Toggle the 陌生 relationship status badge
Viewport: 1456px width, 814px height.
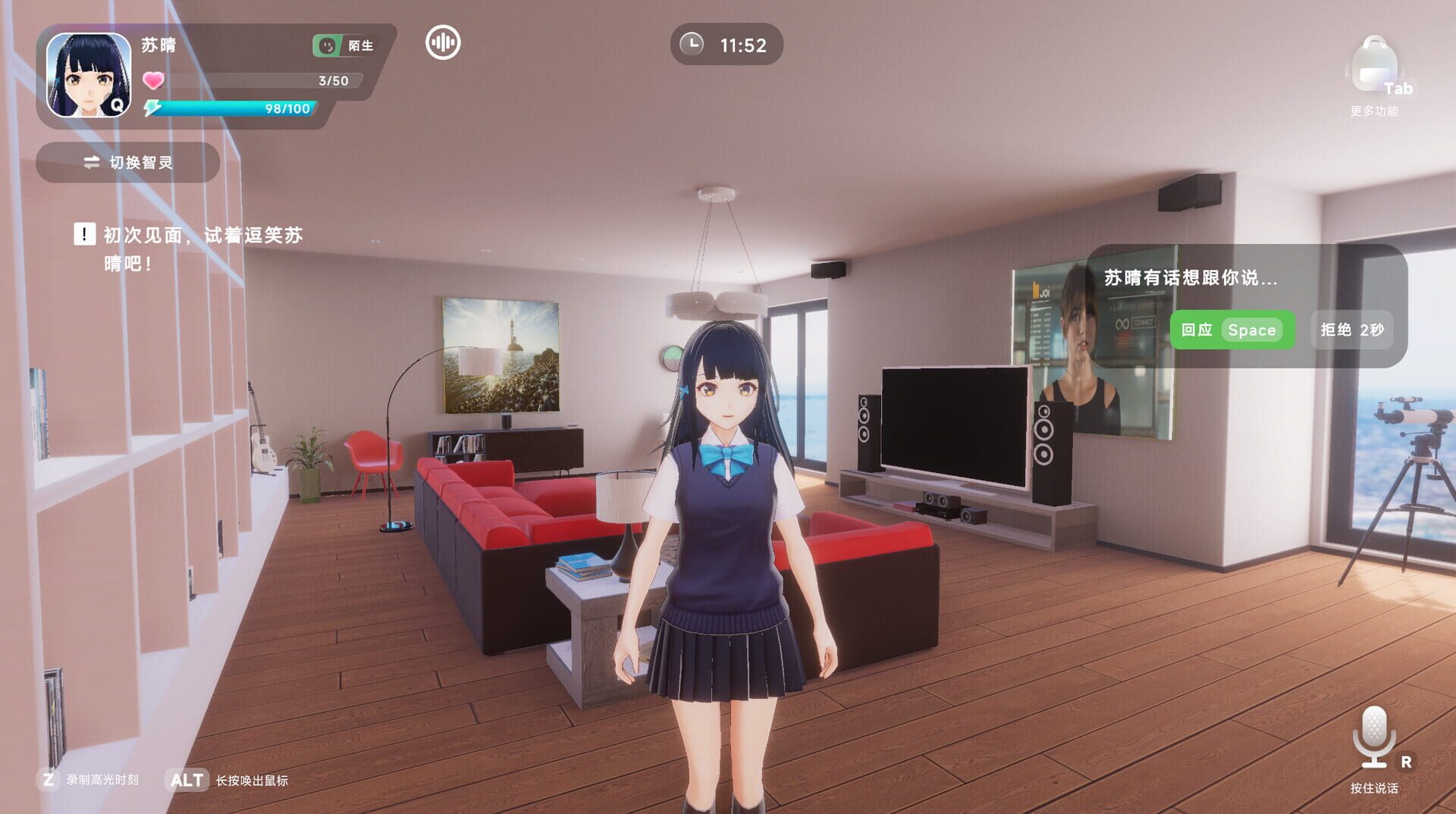tap(342, 45)
